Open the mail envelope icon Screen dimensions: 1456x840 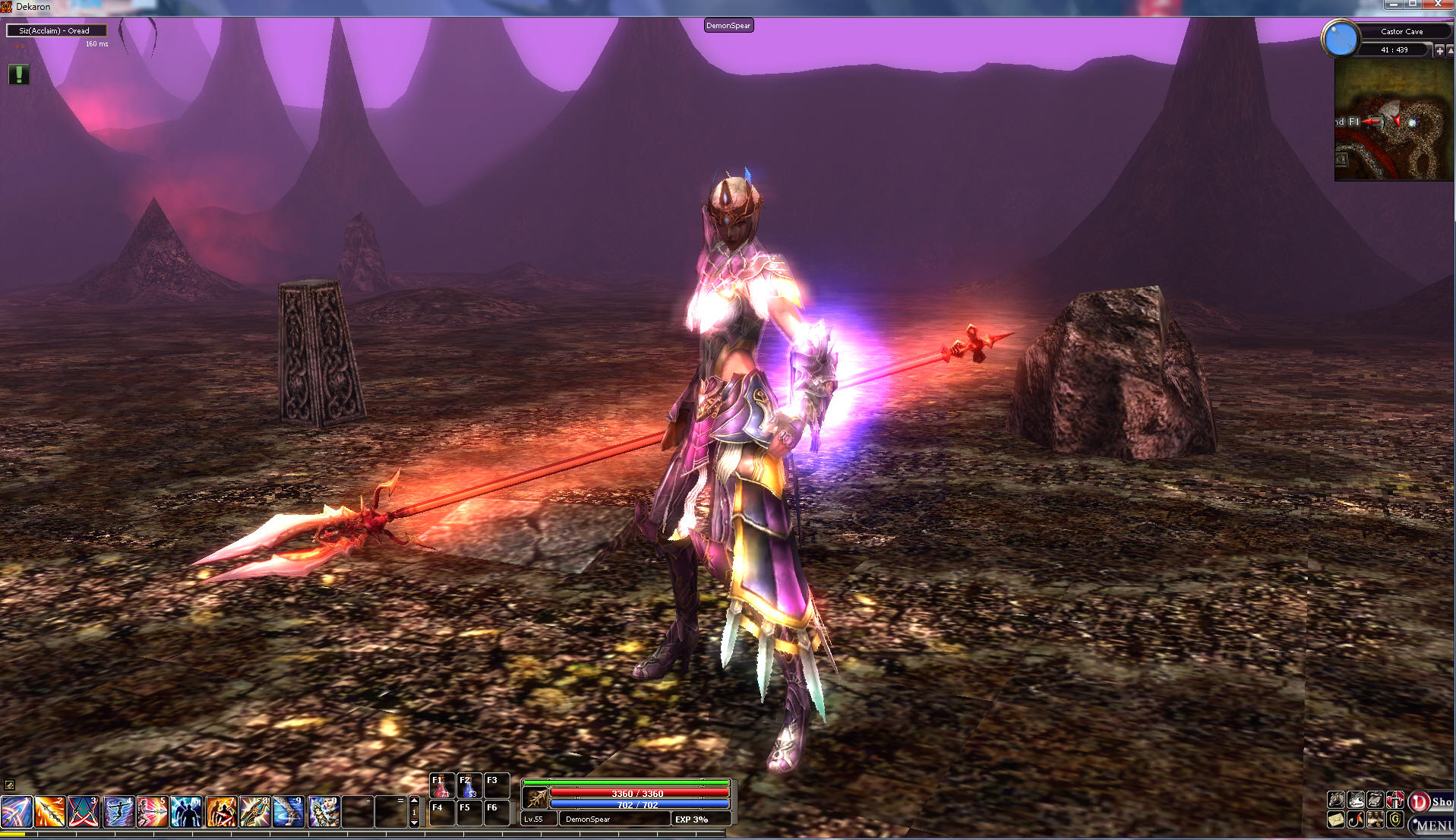(x=1336, y=820)
